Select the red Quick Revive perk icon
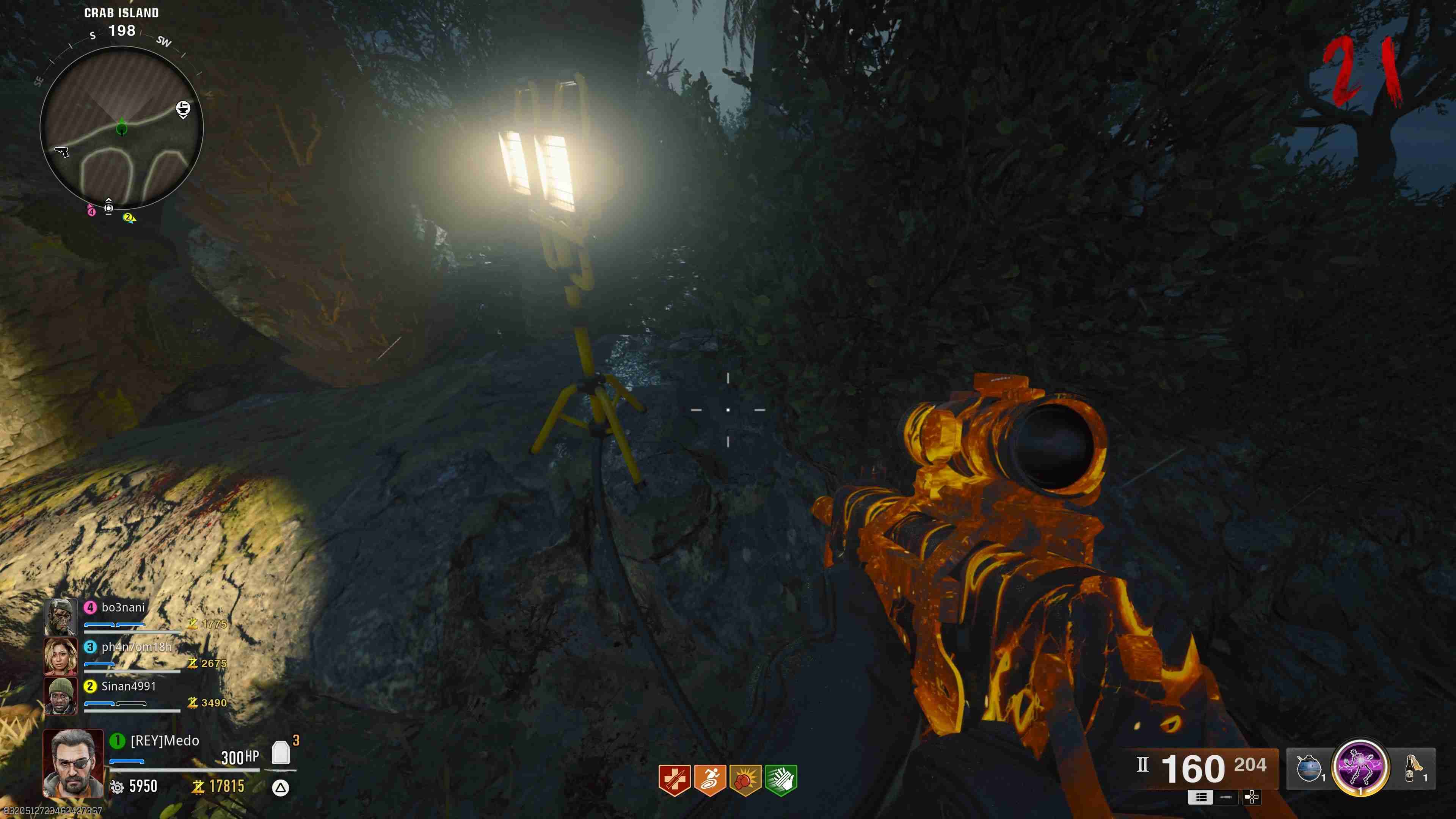Viewport: 1456px width, 819px height. point(674,780)
